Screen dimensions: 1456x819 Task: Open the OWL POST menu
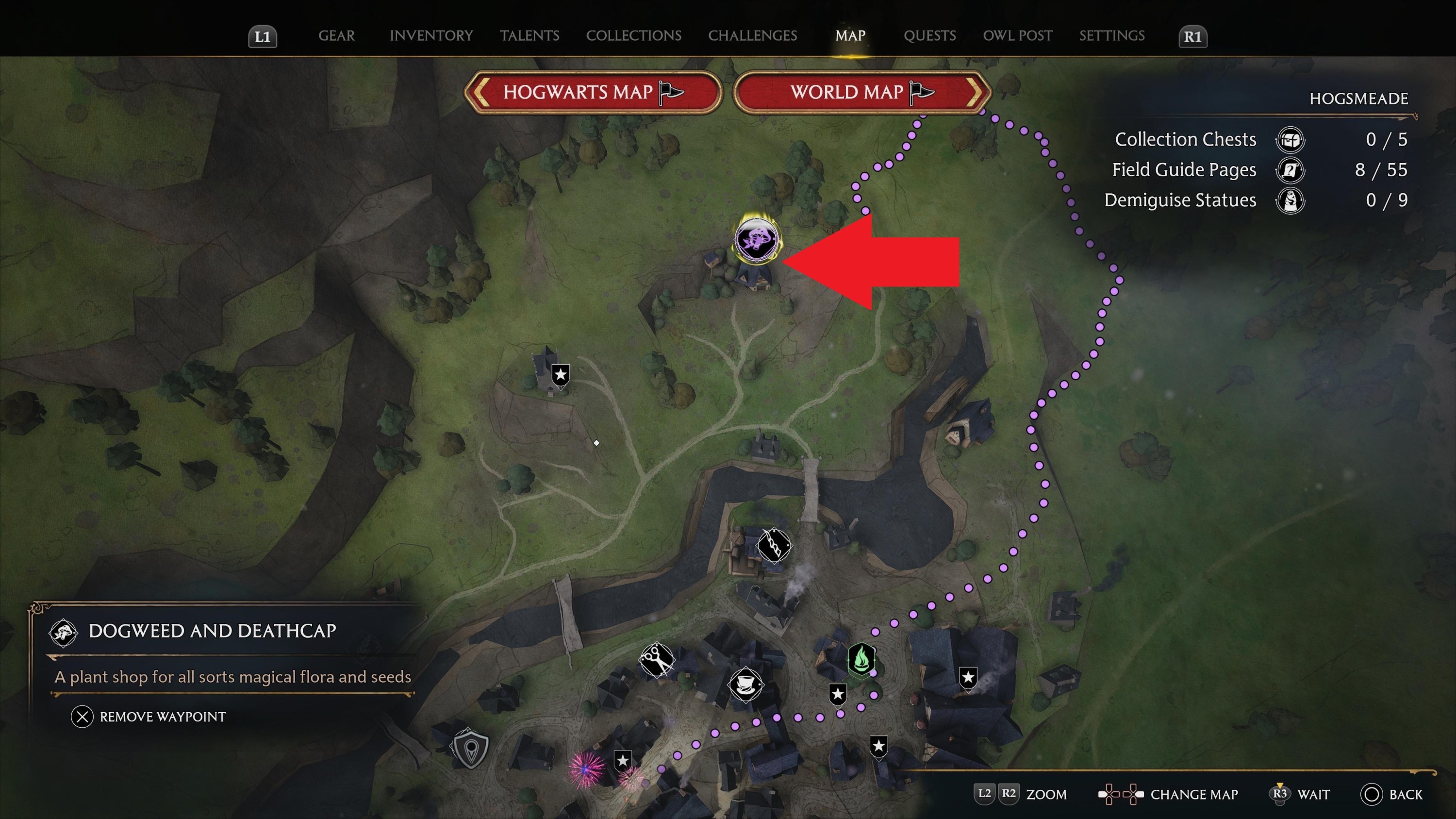click(1017, 35)
